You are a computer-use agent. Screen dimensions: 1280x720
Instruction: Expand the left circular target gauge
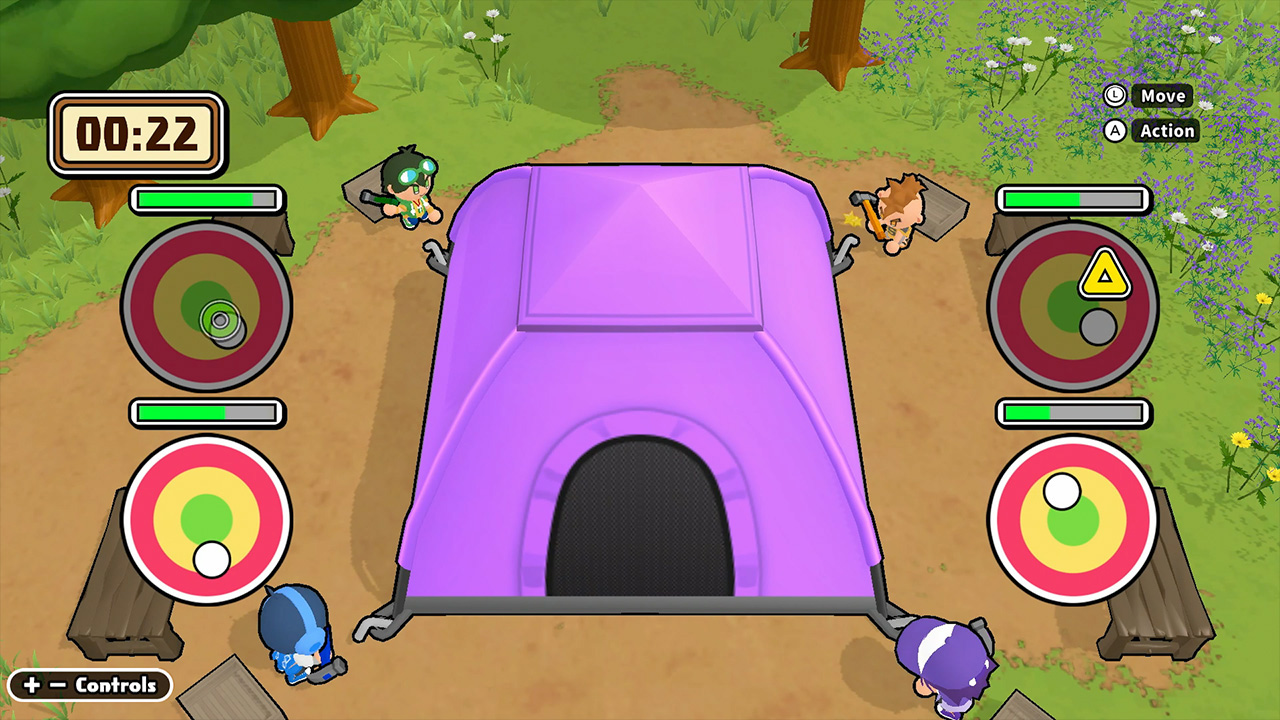pos(206,305)
